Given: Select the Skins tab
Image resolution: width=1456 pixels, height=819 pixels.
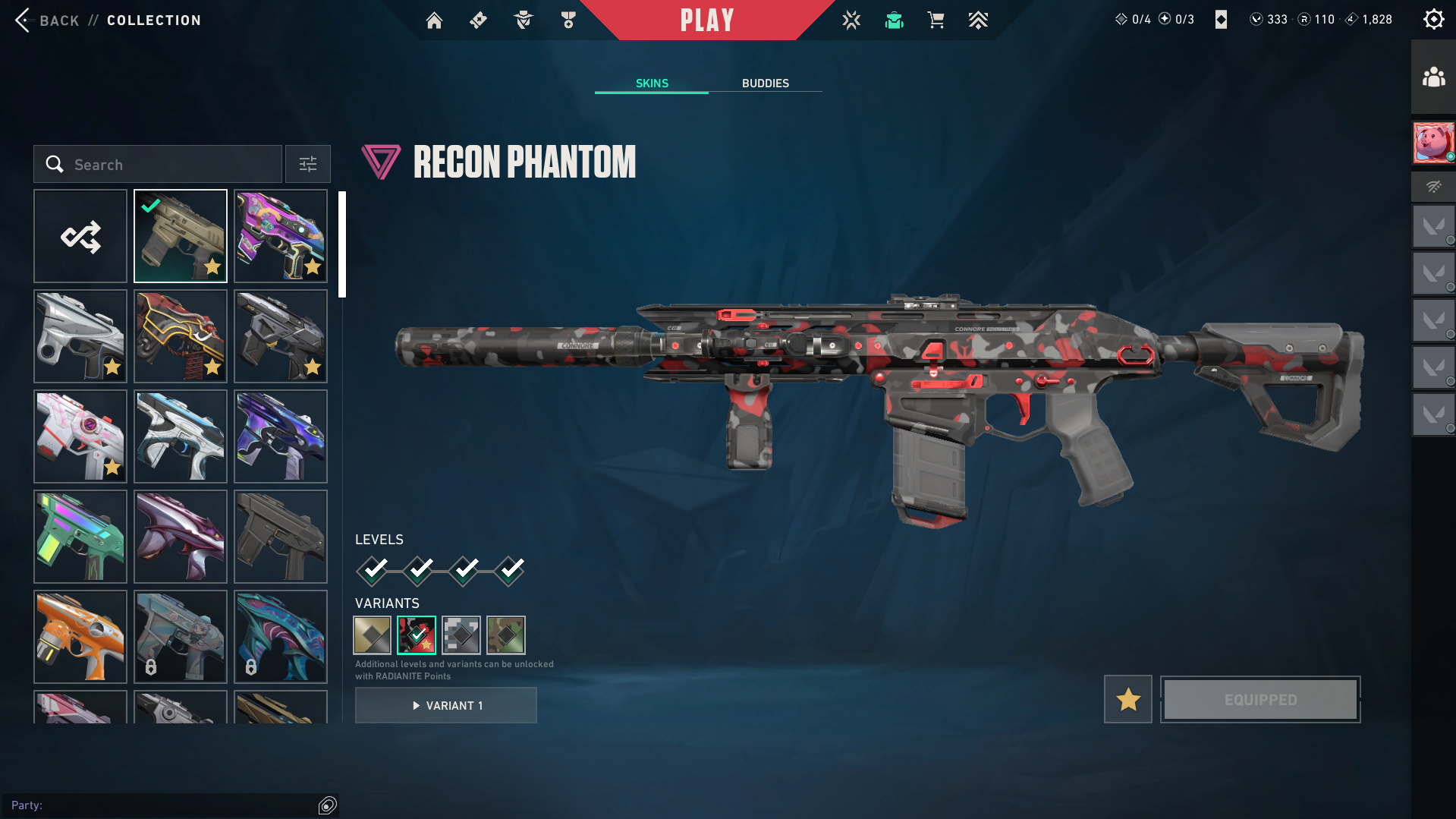Looking at the screenshot, I should [652, 83].
